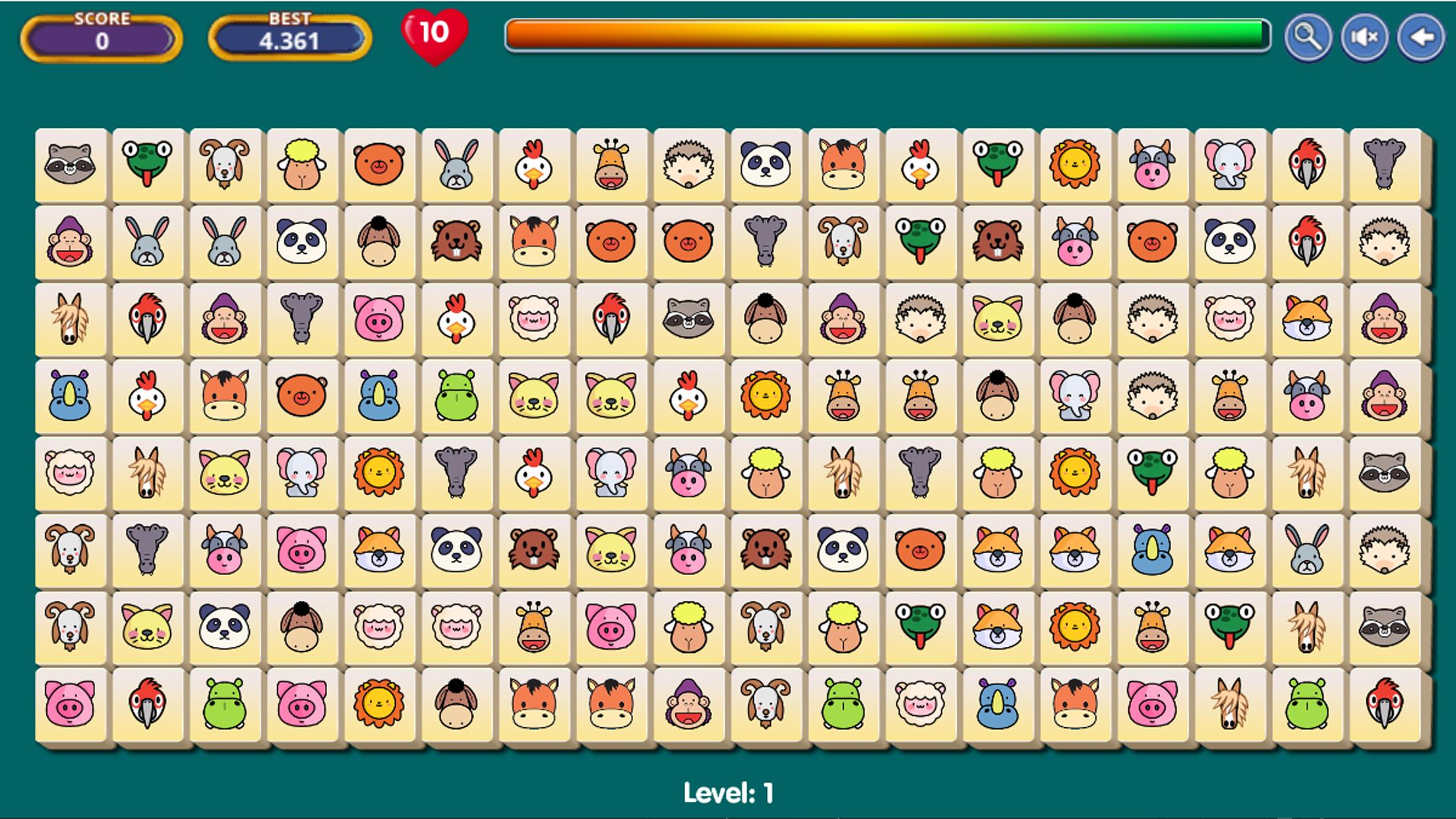The image size is (1456, 819).
Task: Select a donkey tile in the second row
Action: point(378,242)
